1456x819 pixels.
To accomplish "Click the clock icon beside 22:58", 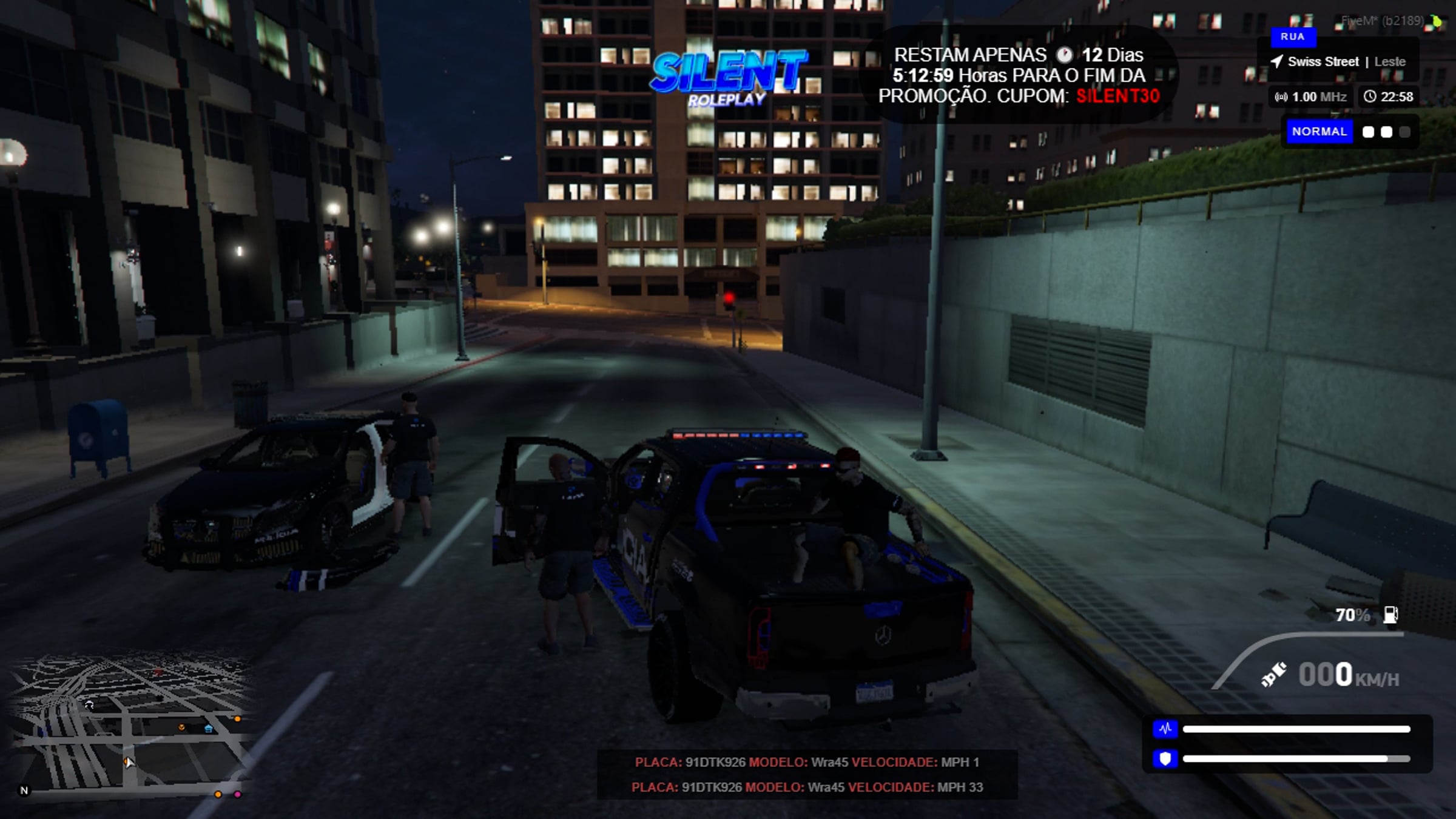I will tap(1370, 96).
